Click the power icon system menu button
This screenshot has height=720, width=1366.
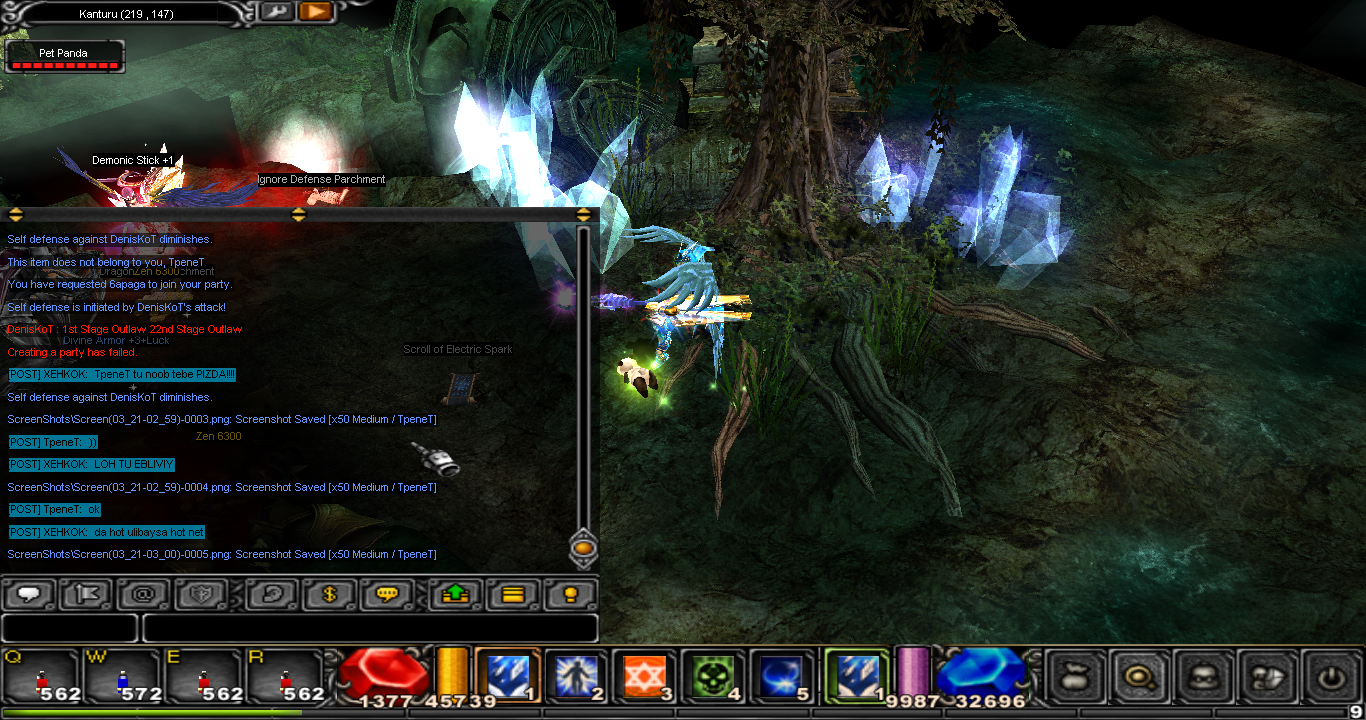1330,677
